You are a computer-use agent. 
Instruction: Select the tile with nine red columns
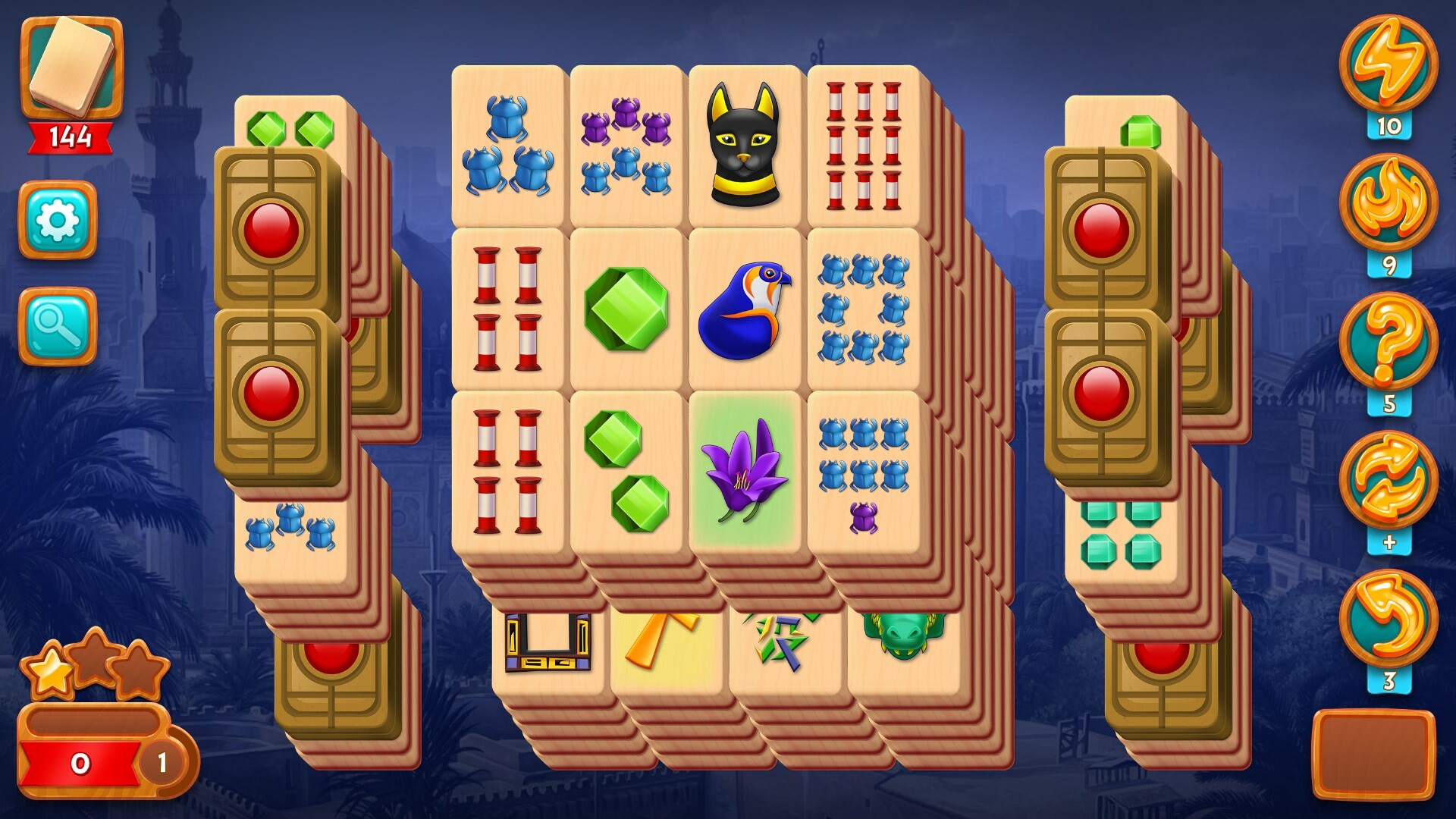coord(862,146)
